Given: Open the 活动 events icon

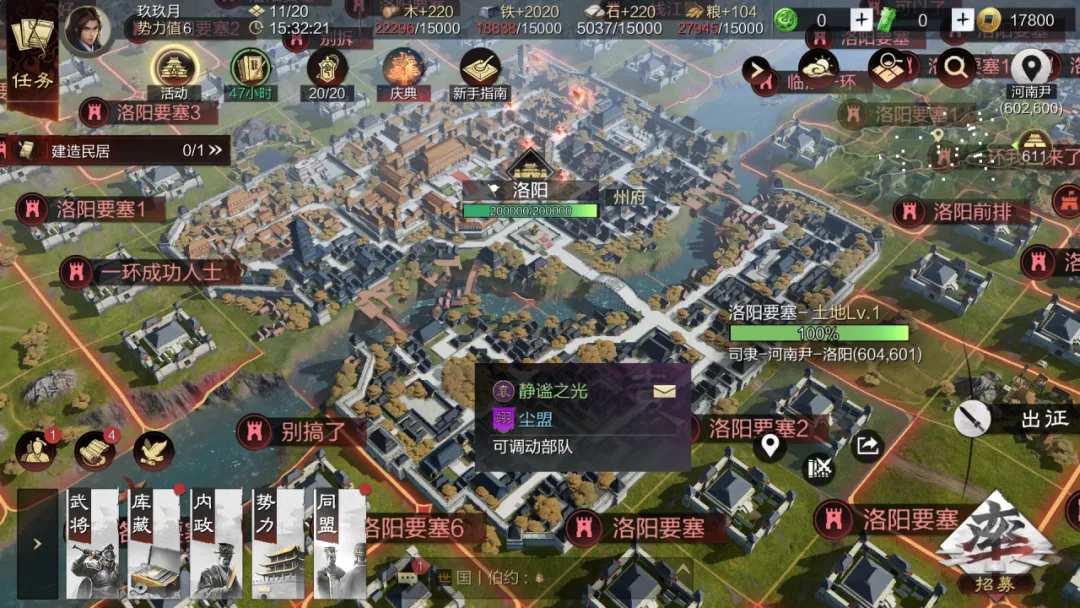Looking at the screenshot, I should click(175, 72).
